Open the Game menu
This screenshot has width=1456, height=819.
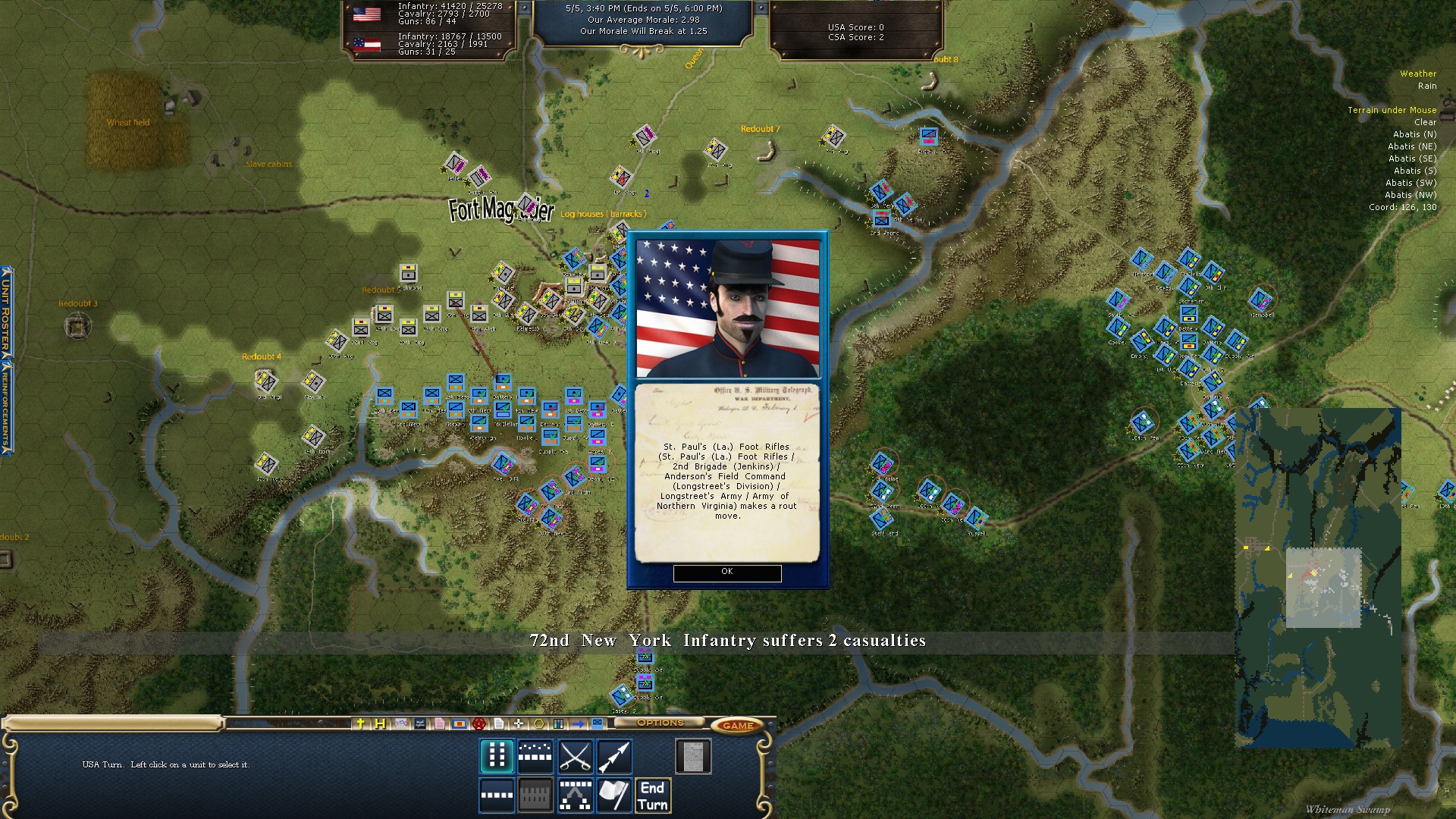pos(737,725)
